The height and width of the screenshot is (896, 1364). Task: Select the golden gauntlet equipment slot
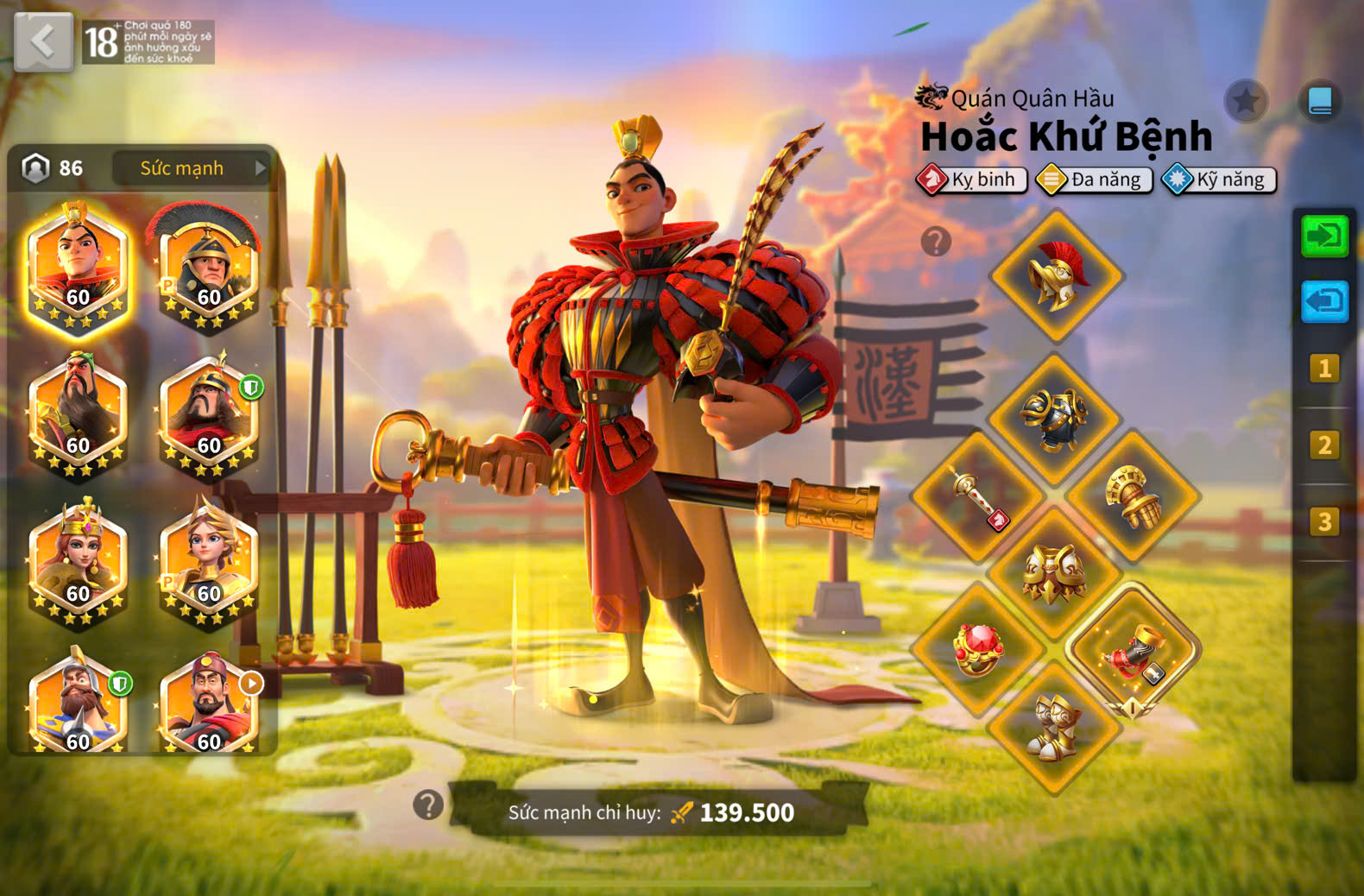1132,496
